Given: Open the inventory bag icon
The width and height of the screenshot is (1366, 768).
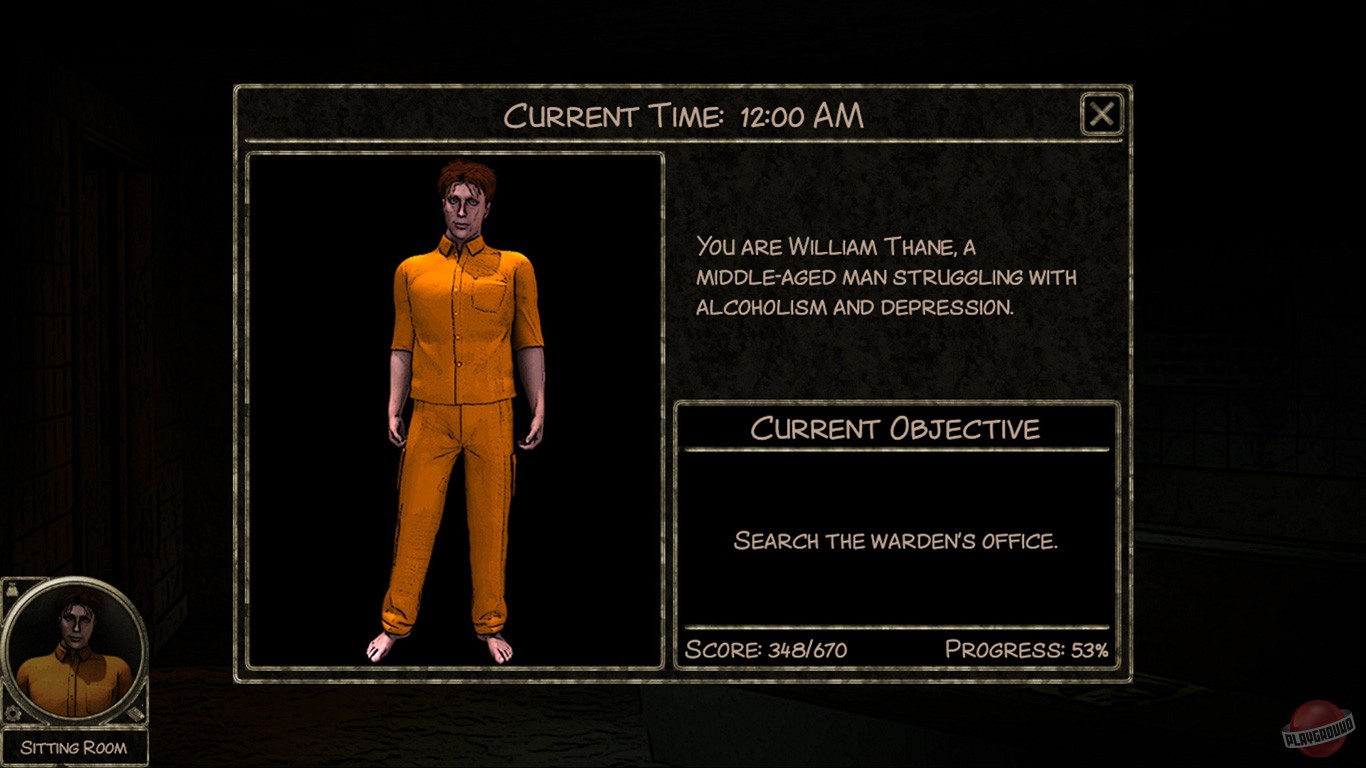Looking at the screenshot, I should click(x=13, y=590).
